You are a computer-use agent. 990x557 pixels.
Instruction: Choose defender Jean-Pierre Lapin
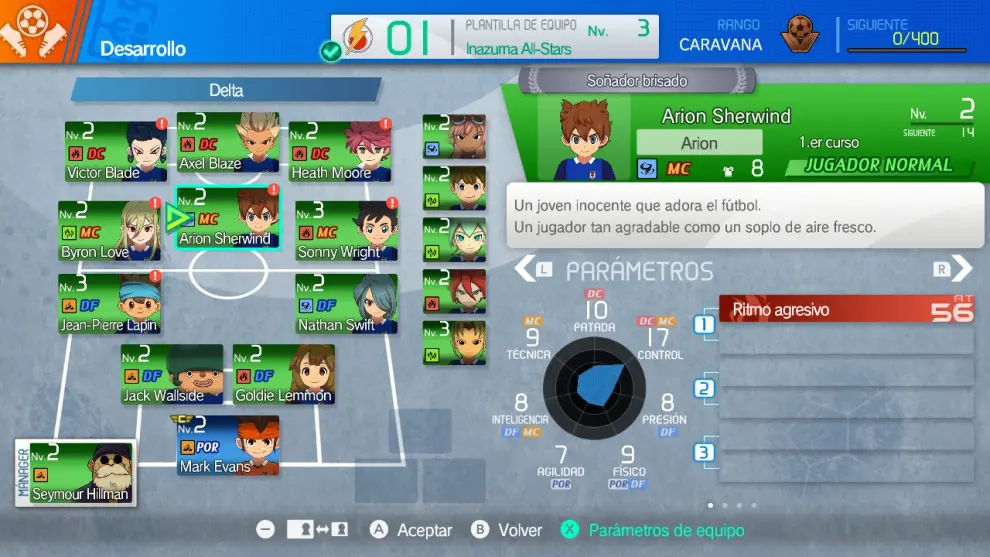[x=109, y=304]
